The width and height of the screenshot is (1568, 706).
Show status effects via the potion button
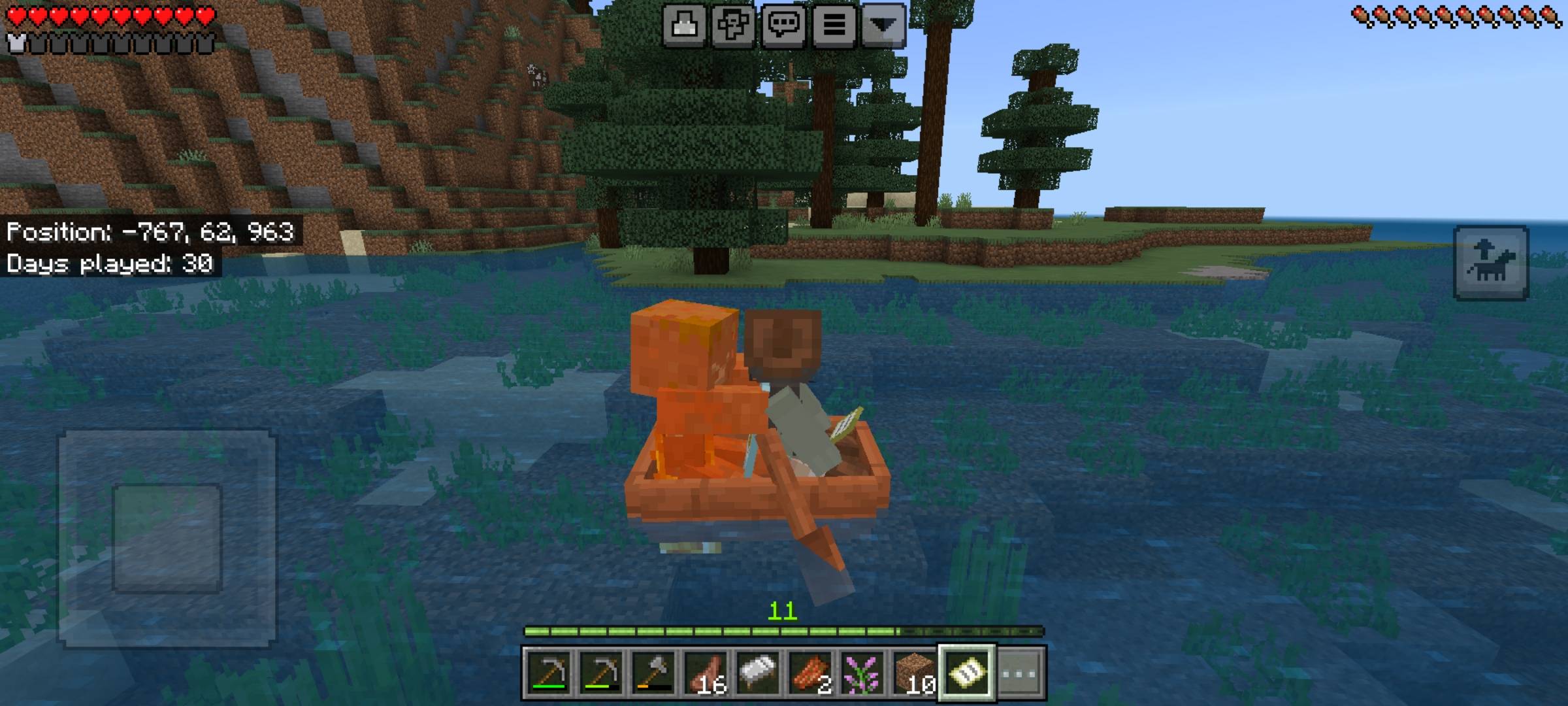pos(684,25)
